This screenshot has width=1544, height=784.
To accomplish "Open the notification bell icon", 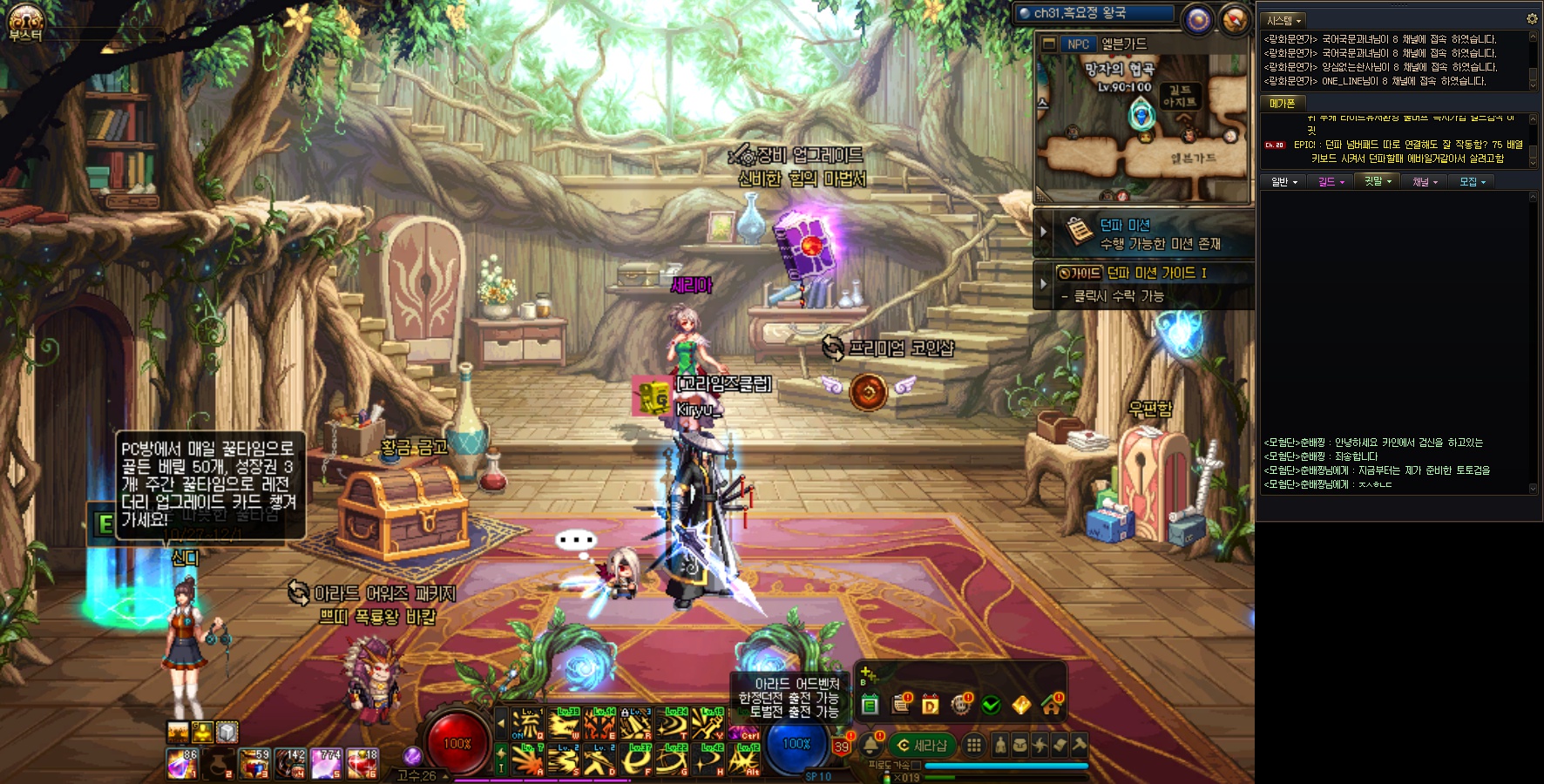I will coord(871,745).
